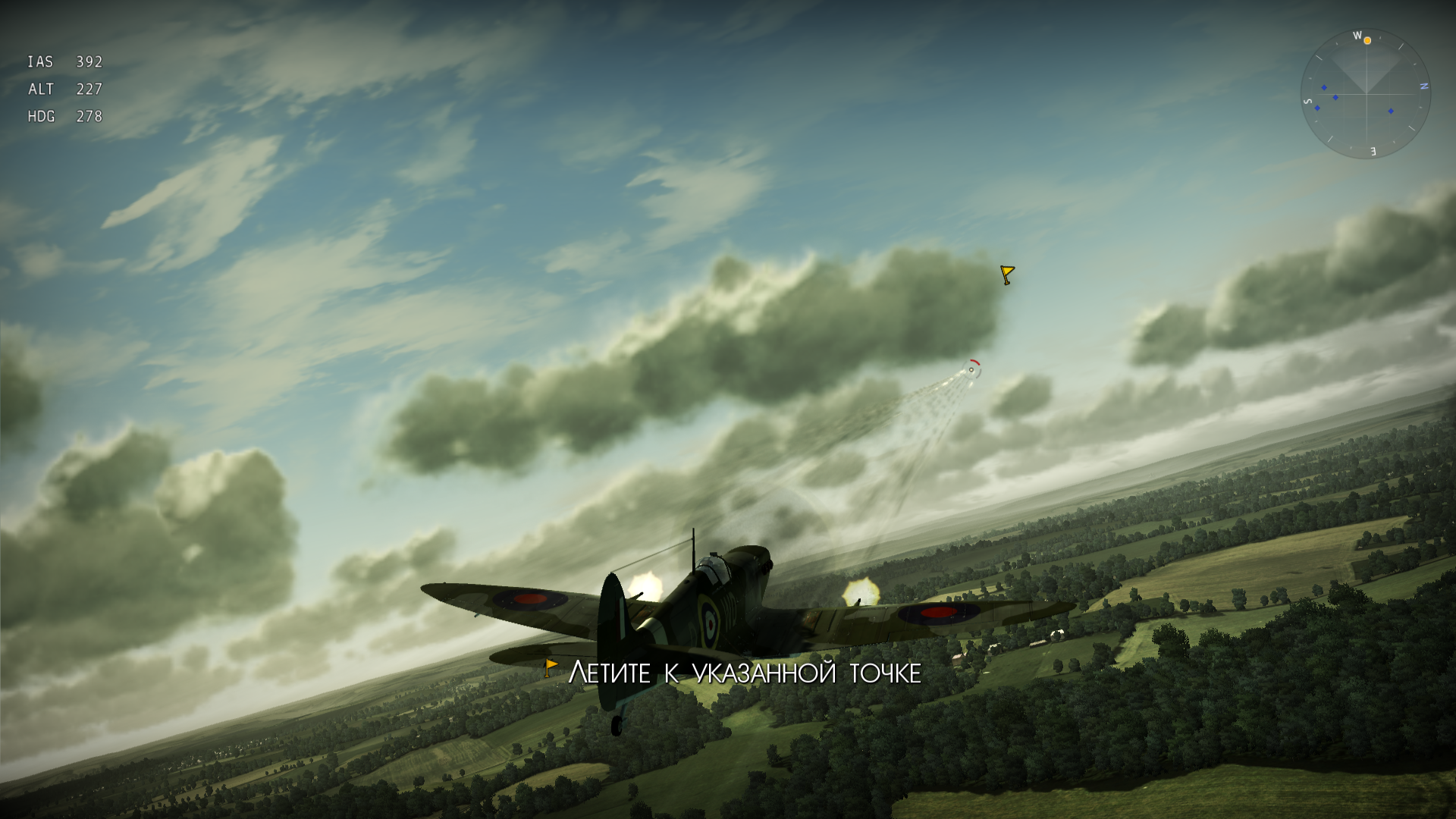Click the objective tracker flag icon

coord(551,668)
